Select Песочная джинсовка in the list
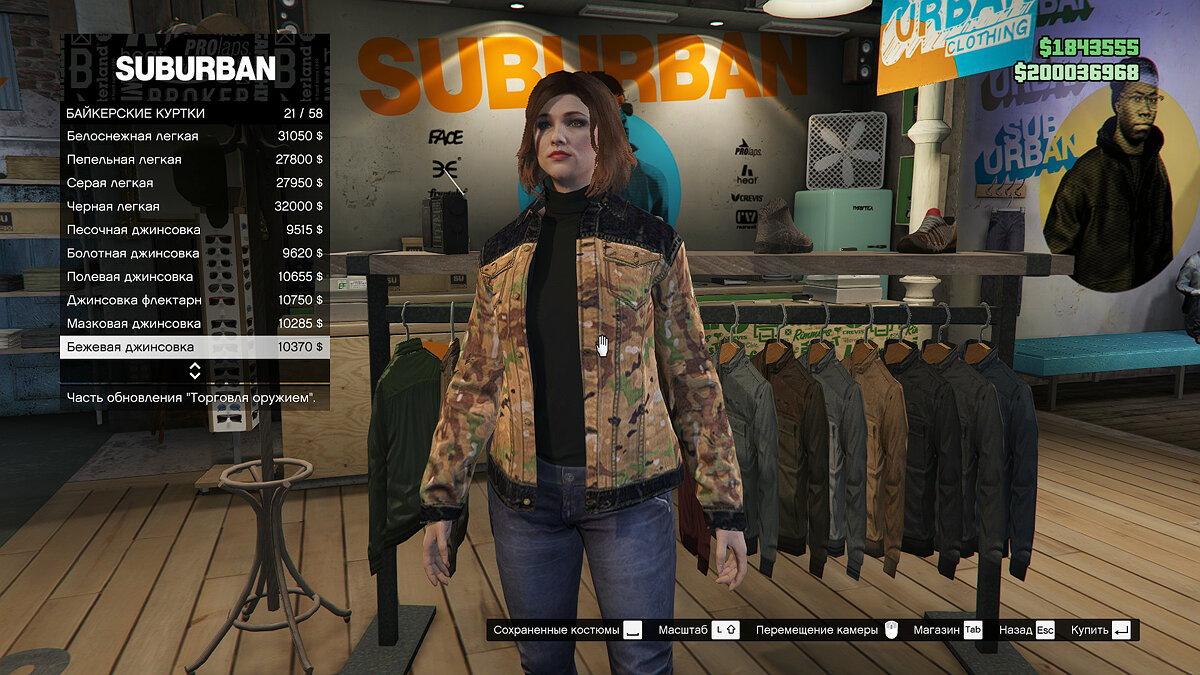 click(x=194, y=230)
